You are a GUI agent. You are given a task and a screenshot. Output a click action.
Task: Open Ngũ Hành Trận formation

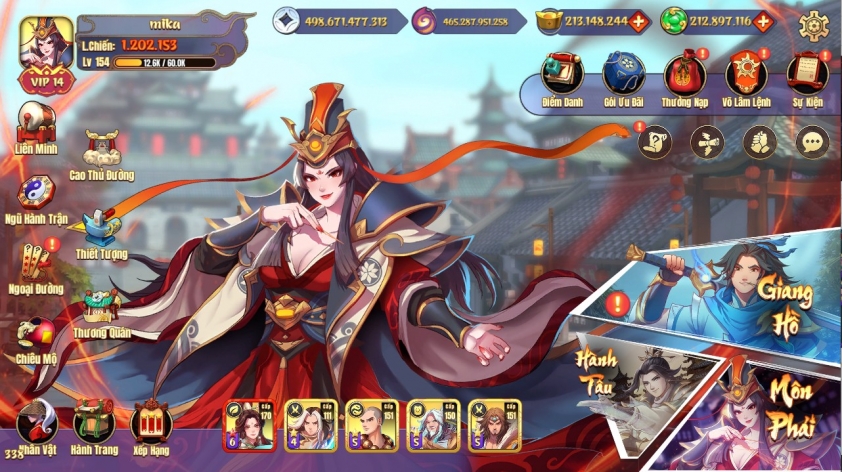click(37, 194)
